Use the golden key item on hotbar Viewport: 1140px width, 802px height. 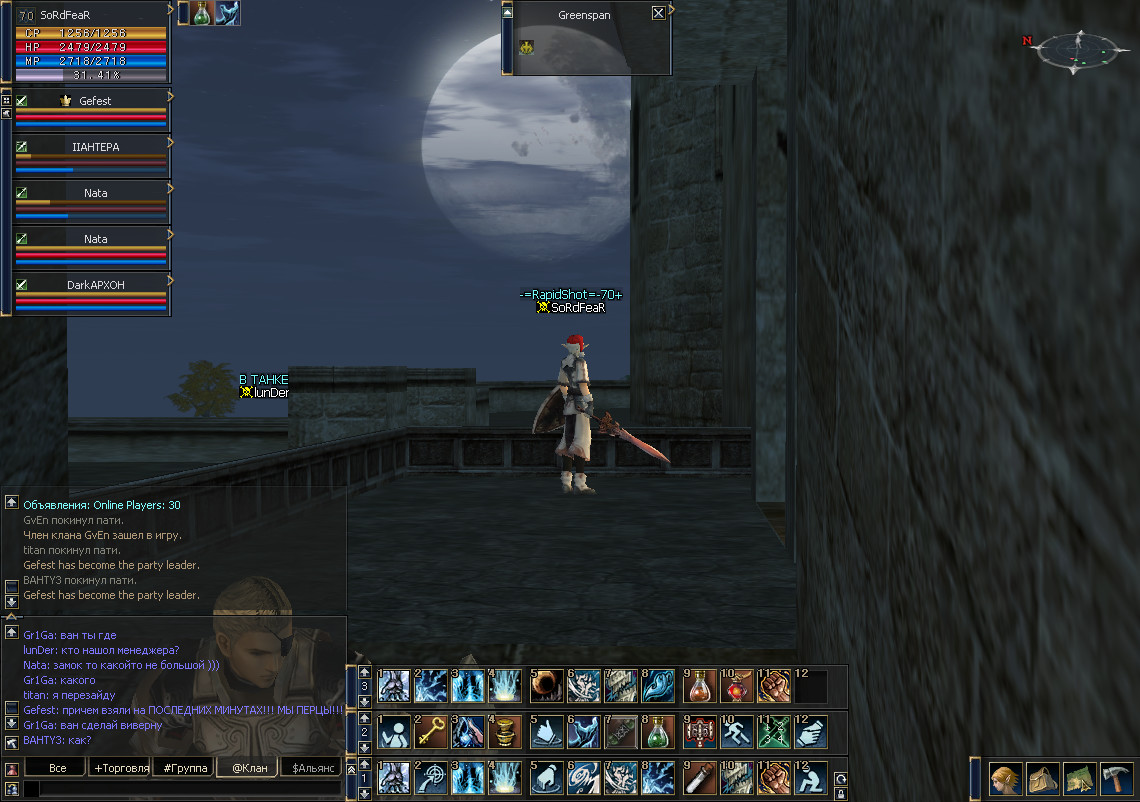tap(430, 732)
